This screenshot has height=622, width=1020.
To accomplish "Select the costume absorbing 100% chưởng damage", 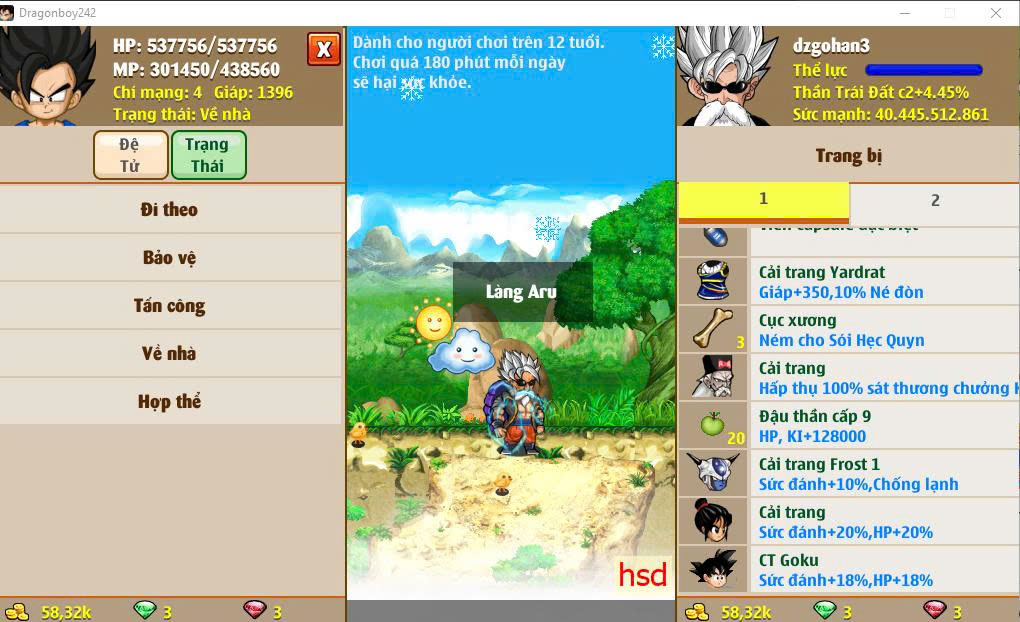I will (848, 378).
